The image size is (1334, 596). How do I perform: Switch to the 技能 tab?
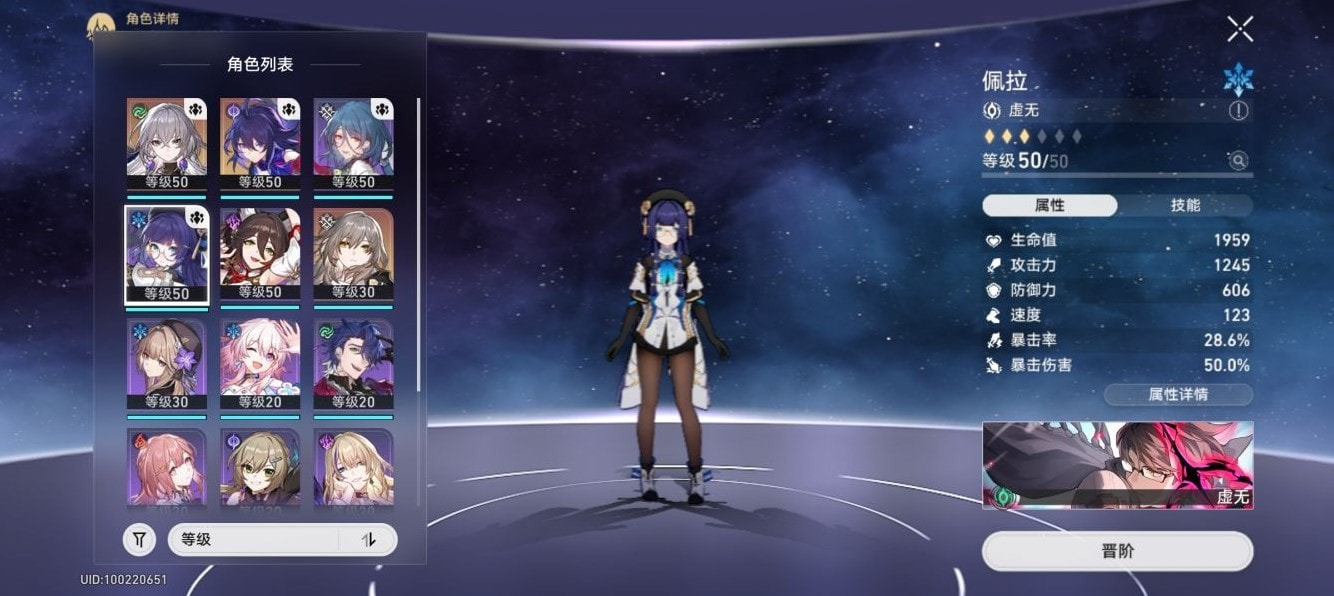click(1185, 205)
